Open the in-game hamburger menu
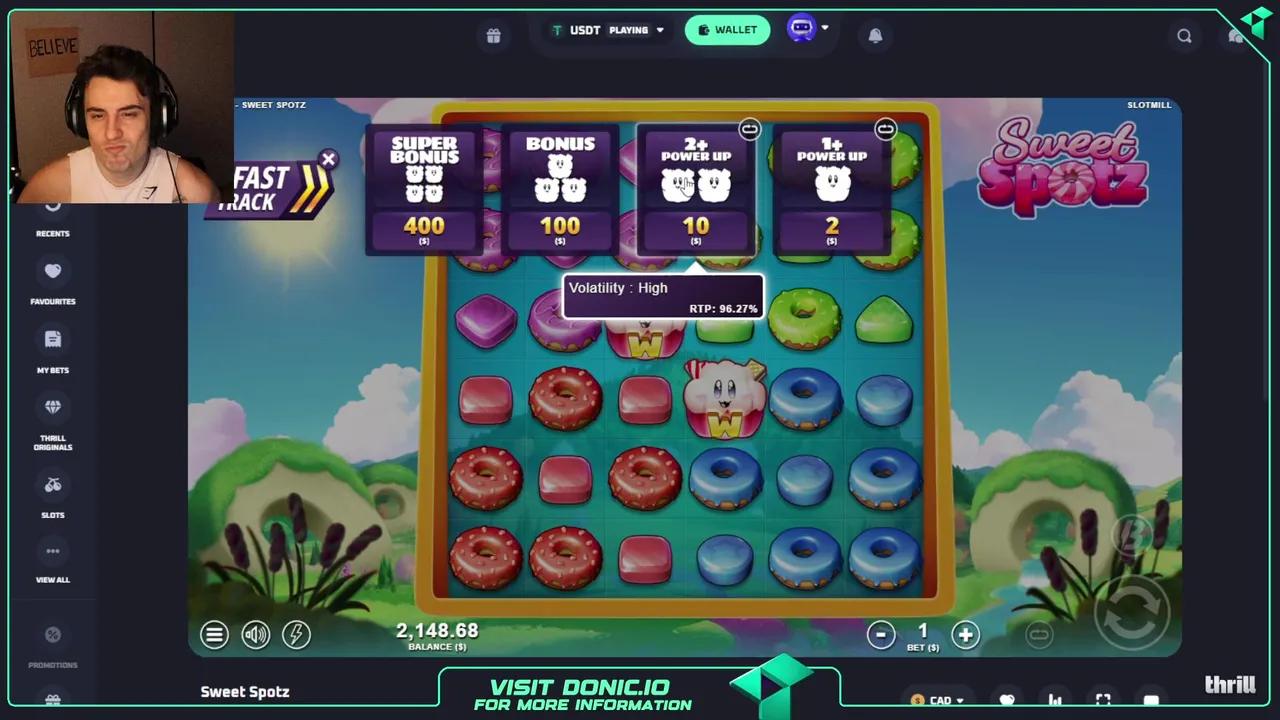 [x=214, y=634]
